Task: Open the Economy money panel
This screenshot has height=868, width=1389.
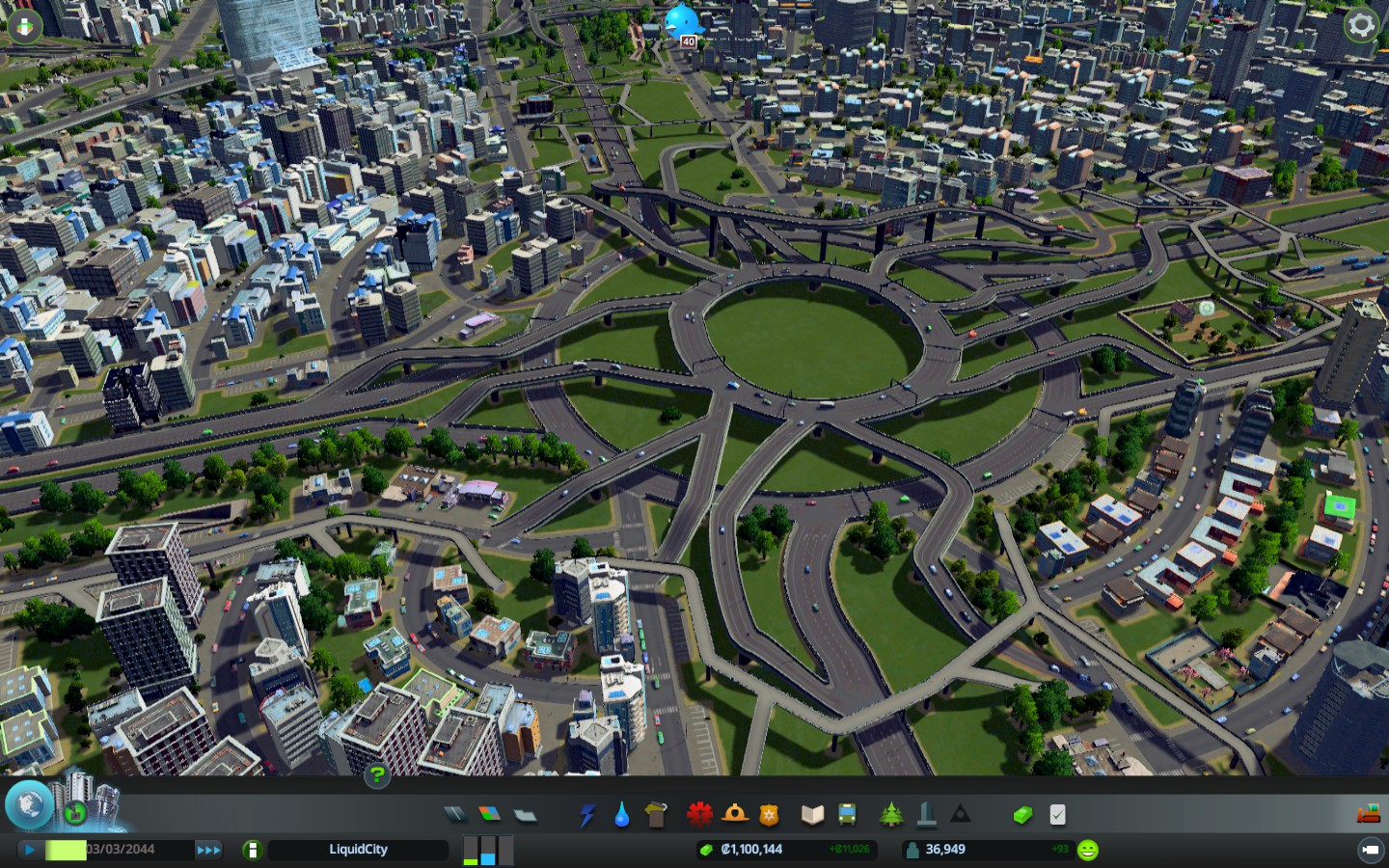Action: click(1022, 815)
